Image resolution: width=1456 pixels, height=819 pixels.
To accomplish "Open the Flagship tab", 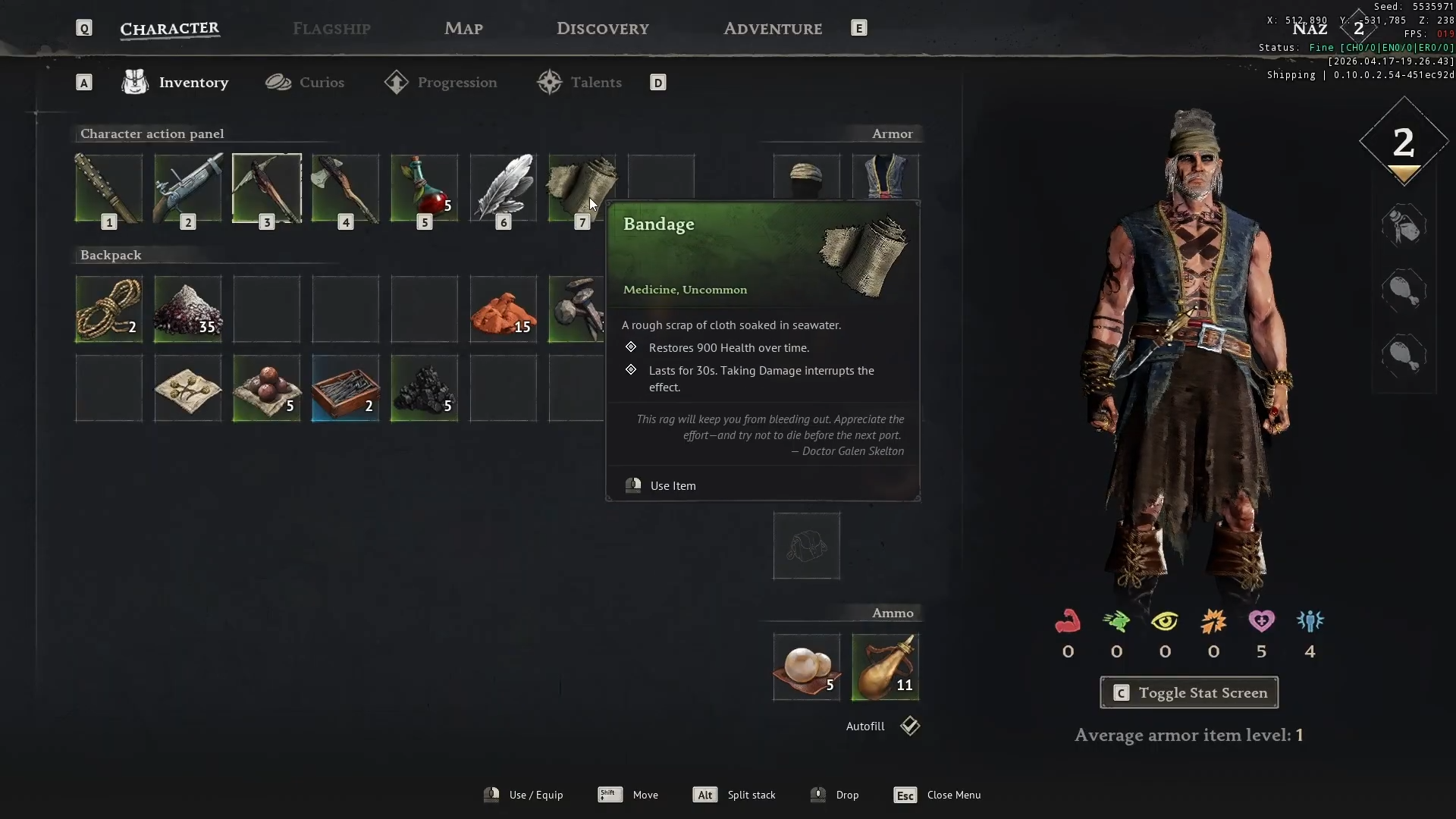I will (331, 29).
